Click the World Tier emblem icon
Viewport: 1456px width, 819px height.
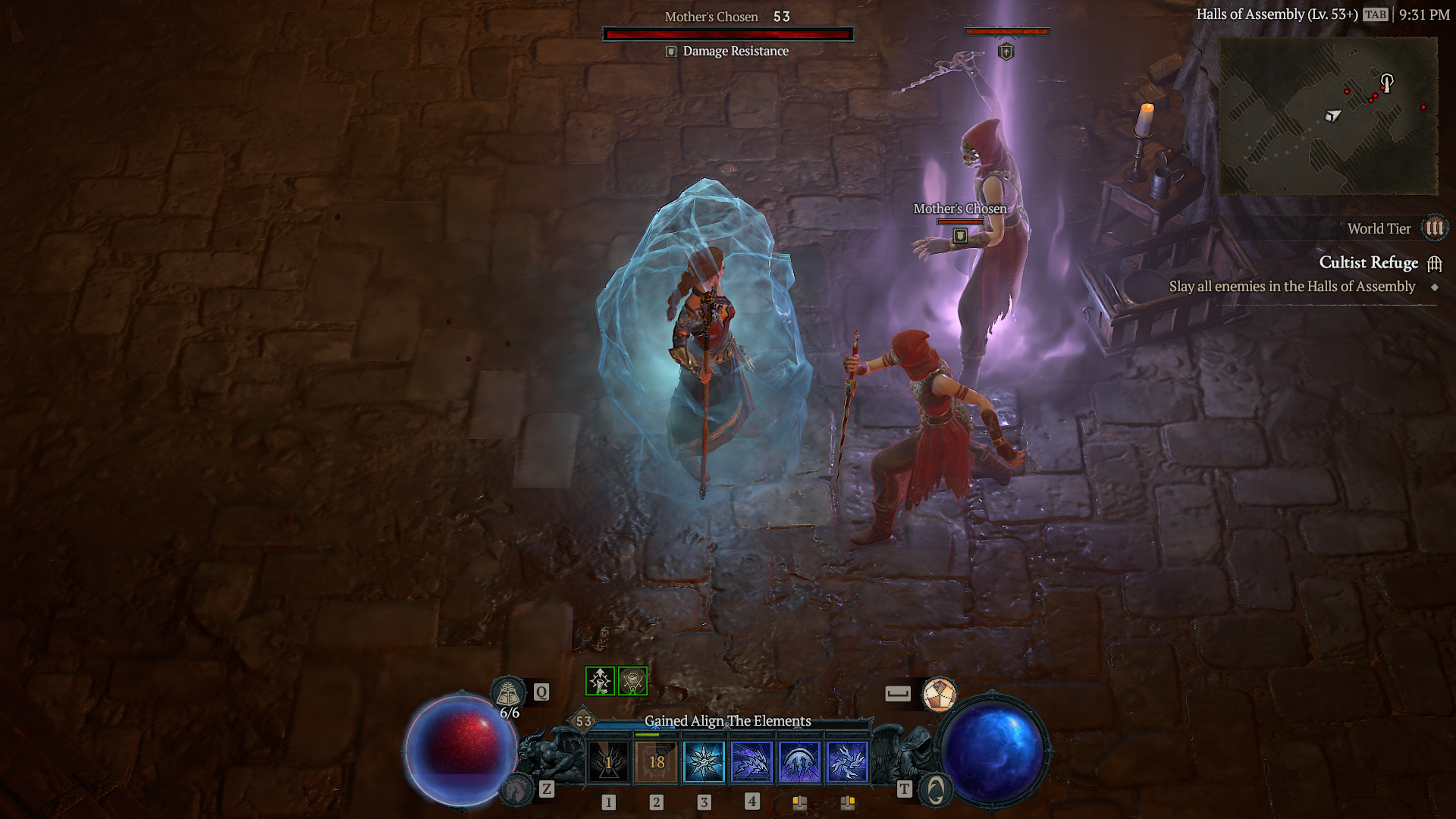1436,228
